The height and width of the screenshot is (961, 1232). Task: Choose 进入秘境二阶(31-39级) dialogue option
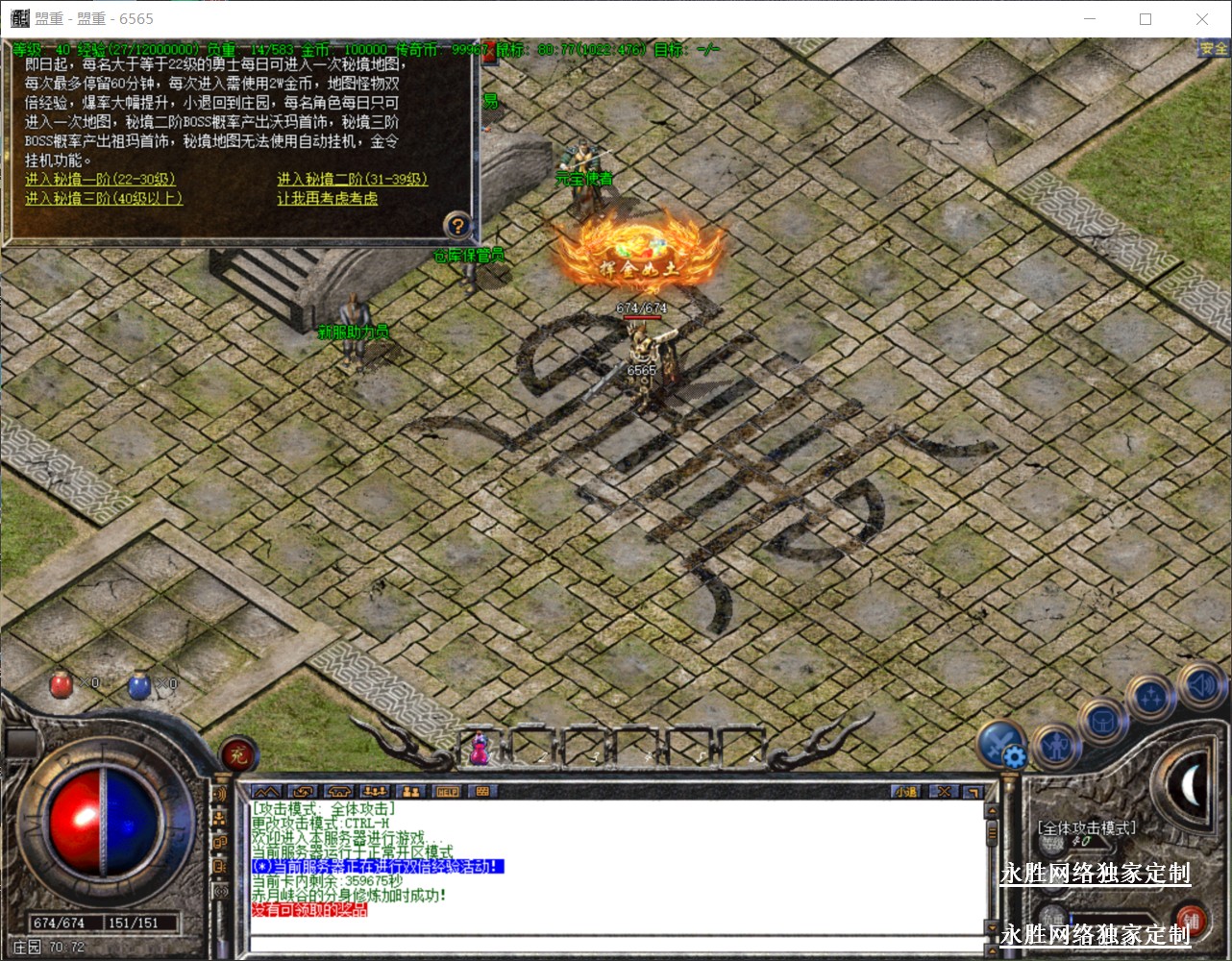click(x=352, y=180)
